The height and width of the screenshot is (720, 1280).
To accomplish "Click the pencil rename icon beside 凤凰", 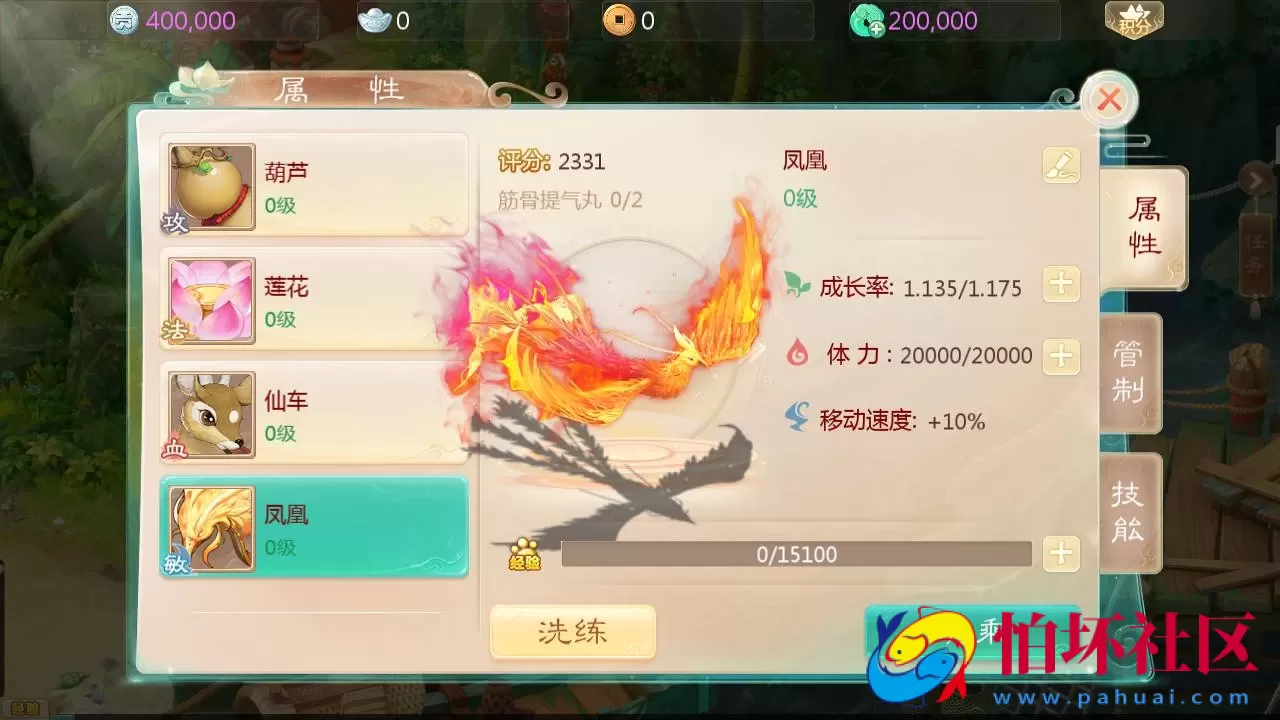I will click(1061, 165).
